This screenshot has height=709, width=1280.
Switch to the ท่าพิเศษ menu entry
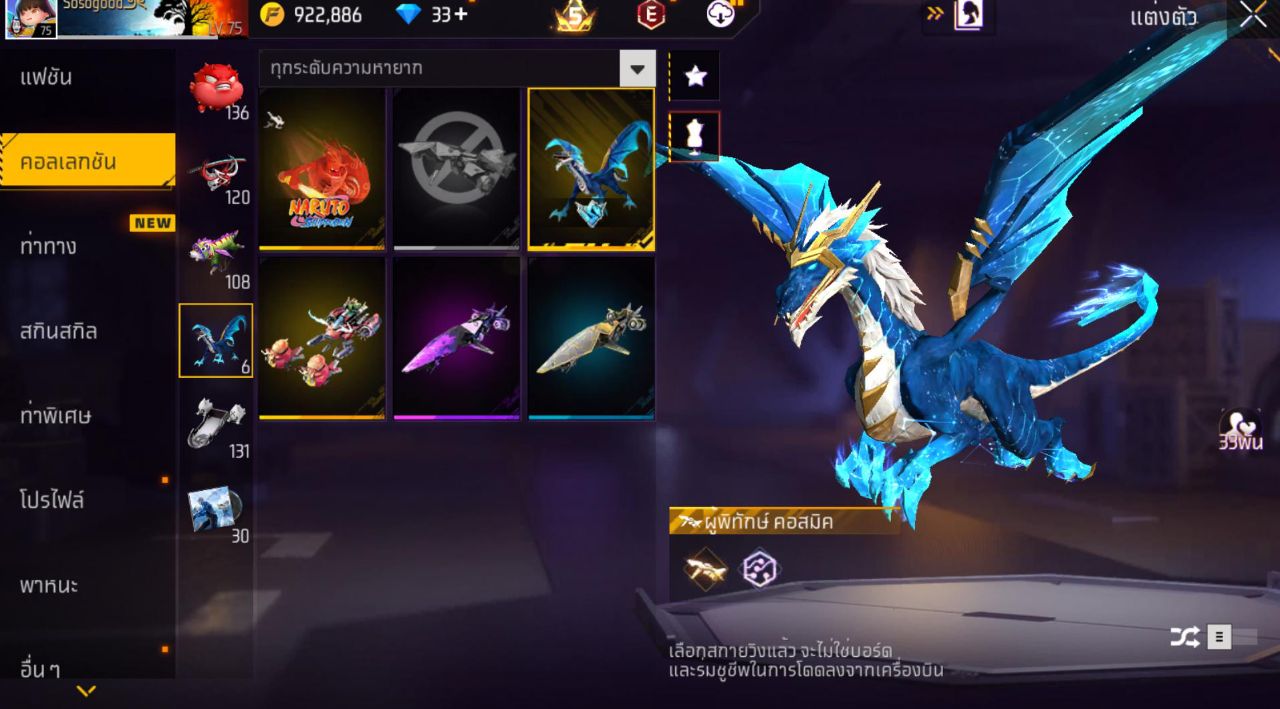tap(56, 415)
